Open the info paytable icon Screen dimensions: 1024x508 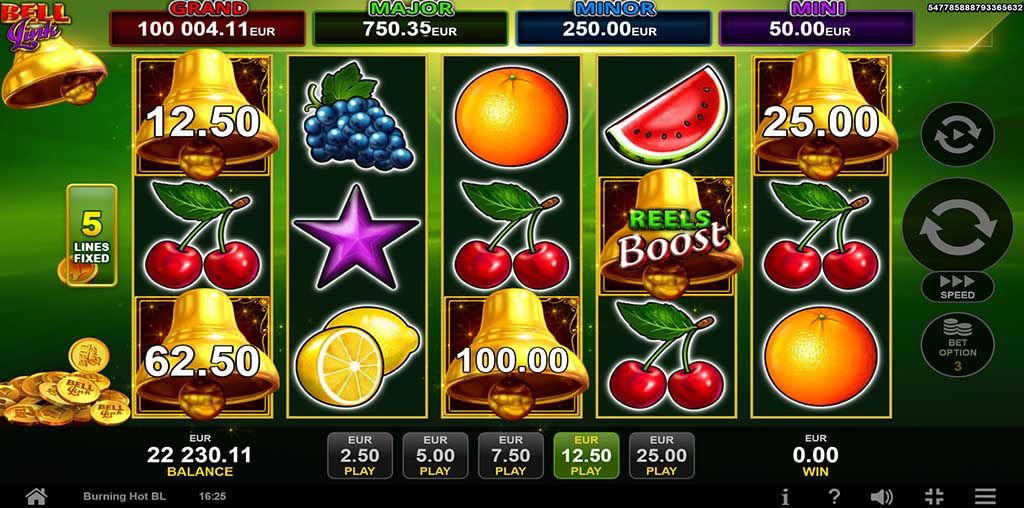(786, 496)
